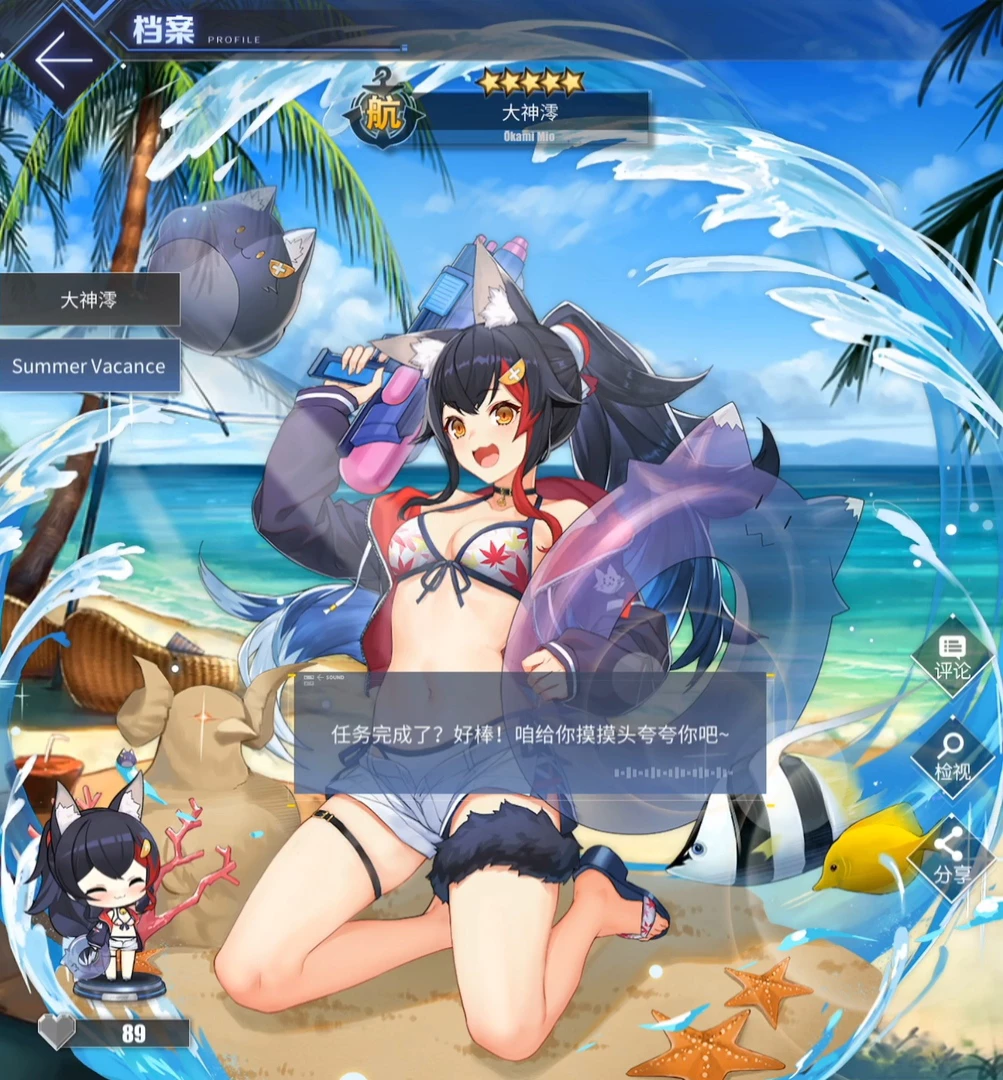Open the 评论 comments panel
The height and width of the screenshot is (1080, 1003).
pos(951,656)
